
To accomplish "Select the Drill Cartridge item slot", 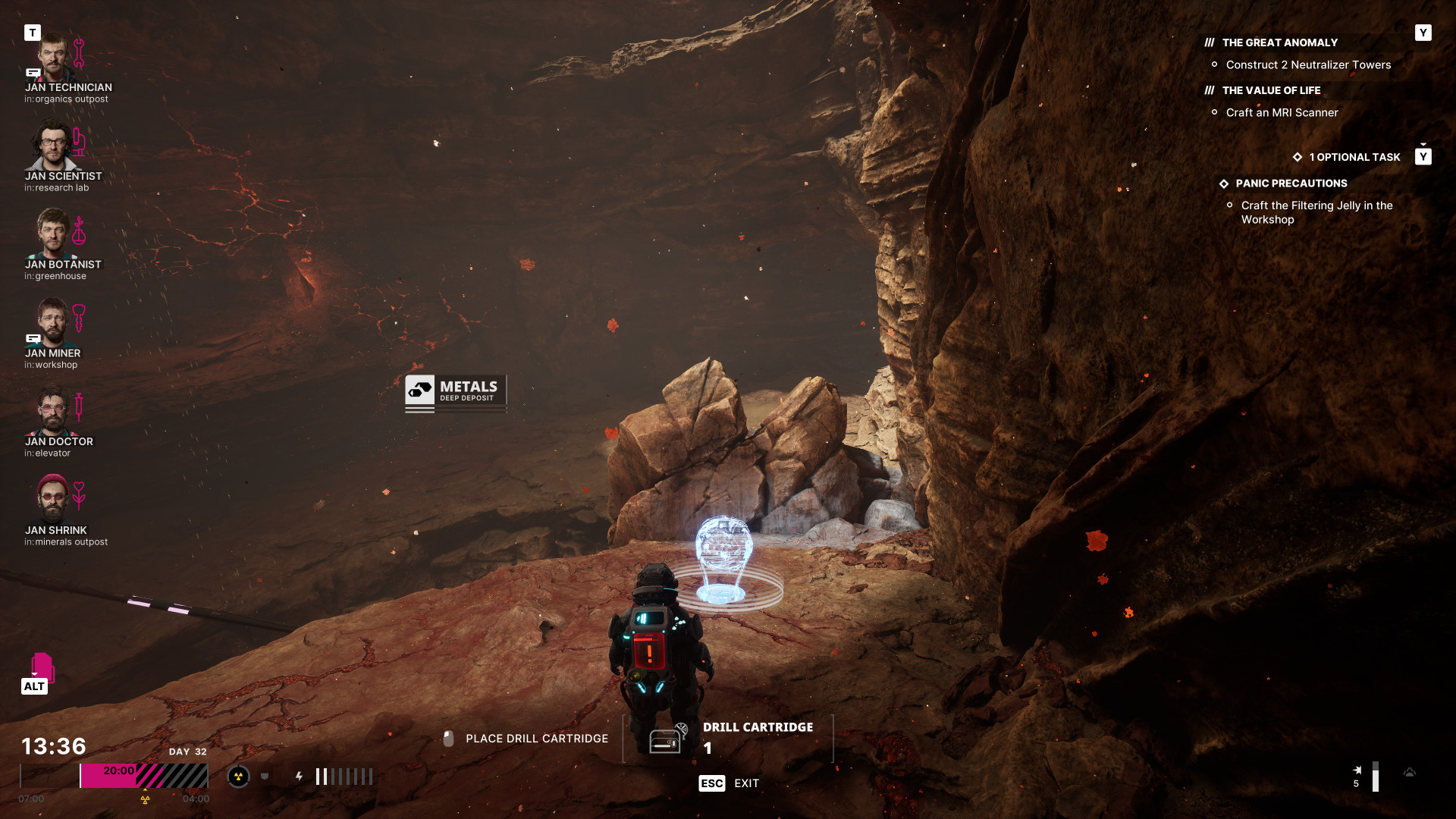I will pos(728,738).
